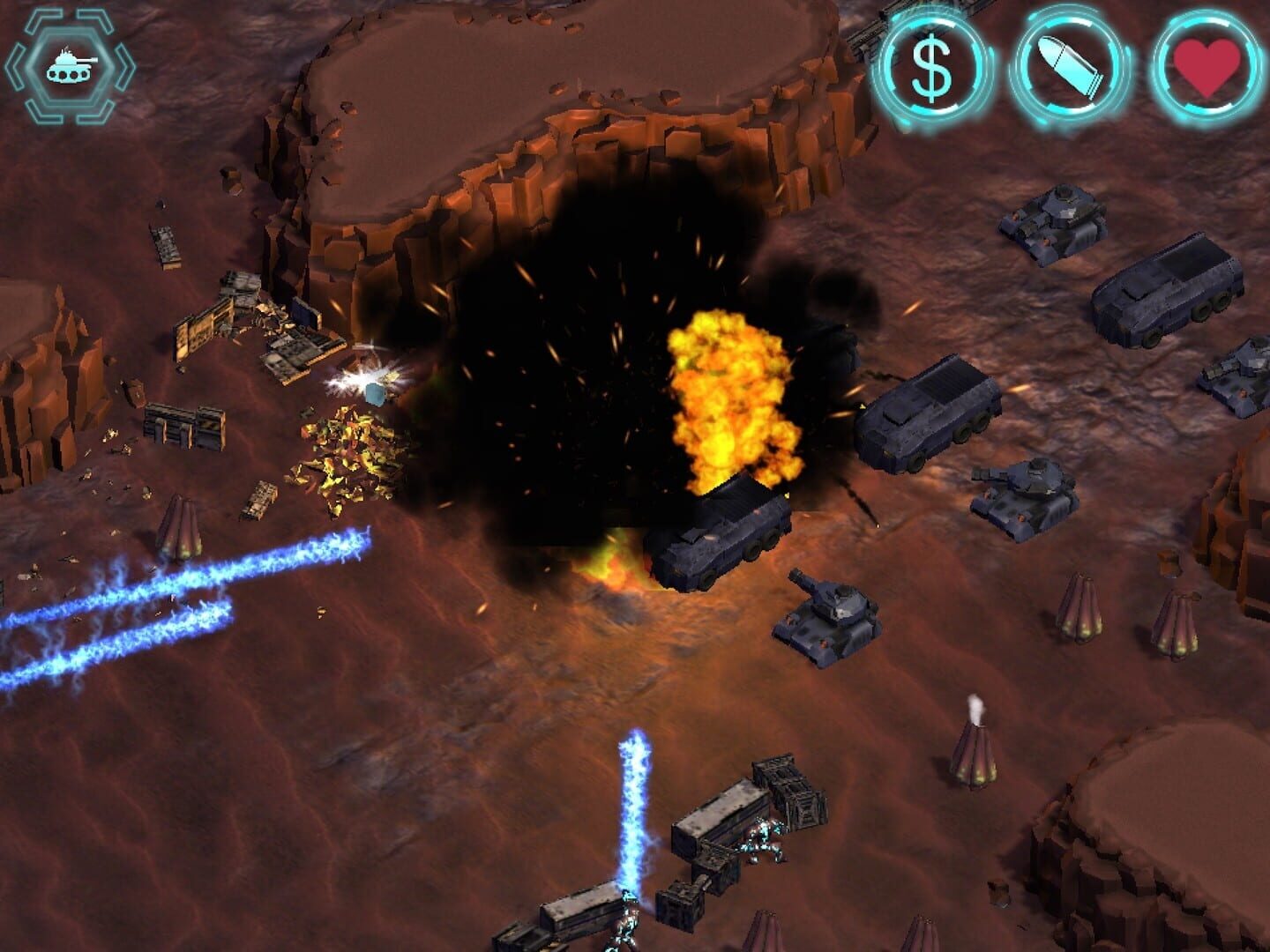This screenshot has height=952, width=1270.
Task: Open the tank unit menu
Action: 70,66
